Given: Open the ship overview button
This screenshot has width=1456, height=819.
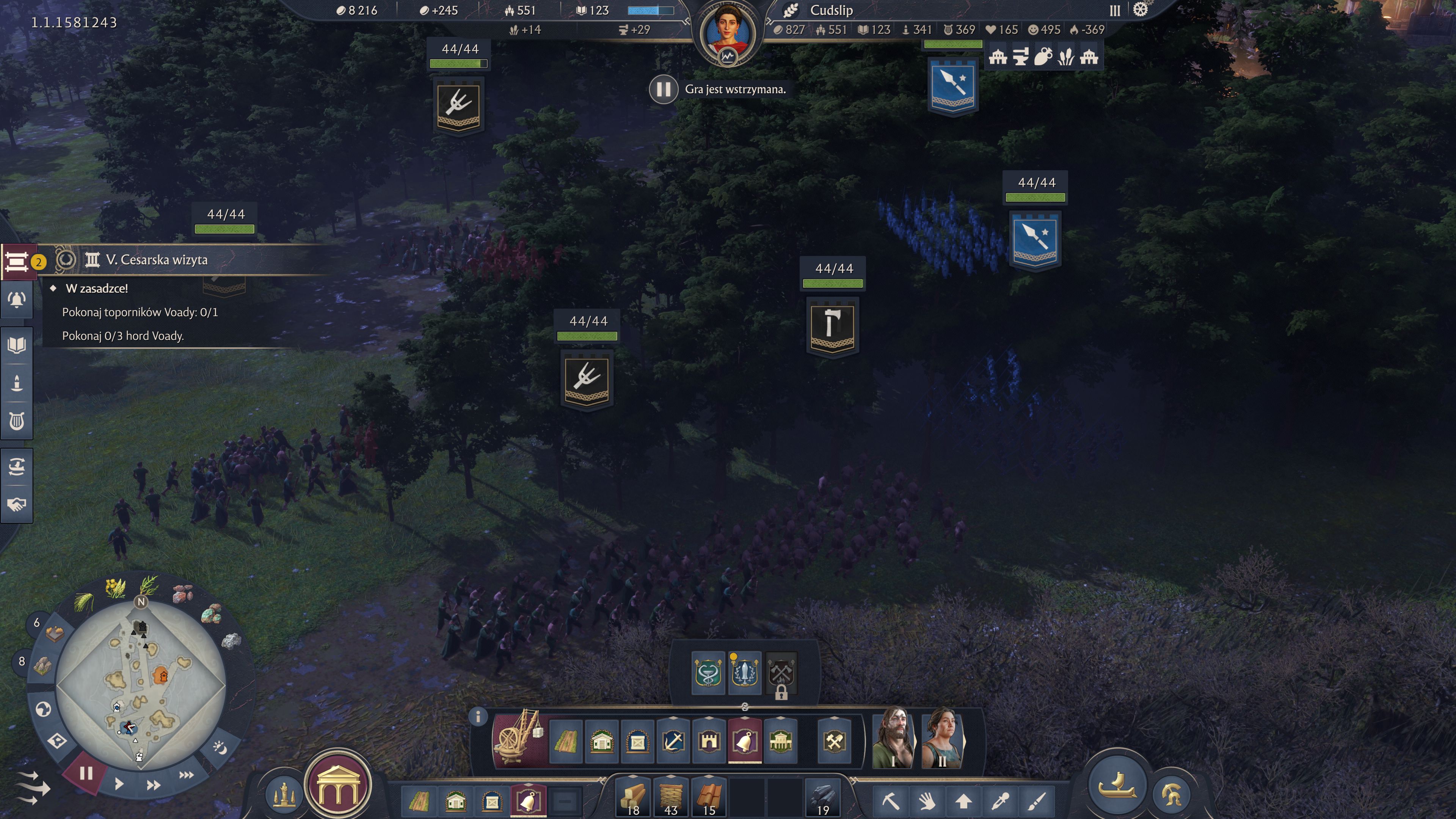Looking at the screenshot, I should click(x=1116, y=784).
